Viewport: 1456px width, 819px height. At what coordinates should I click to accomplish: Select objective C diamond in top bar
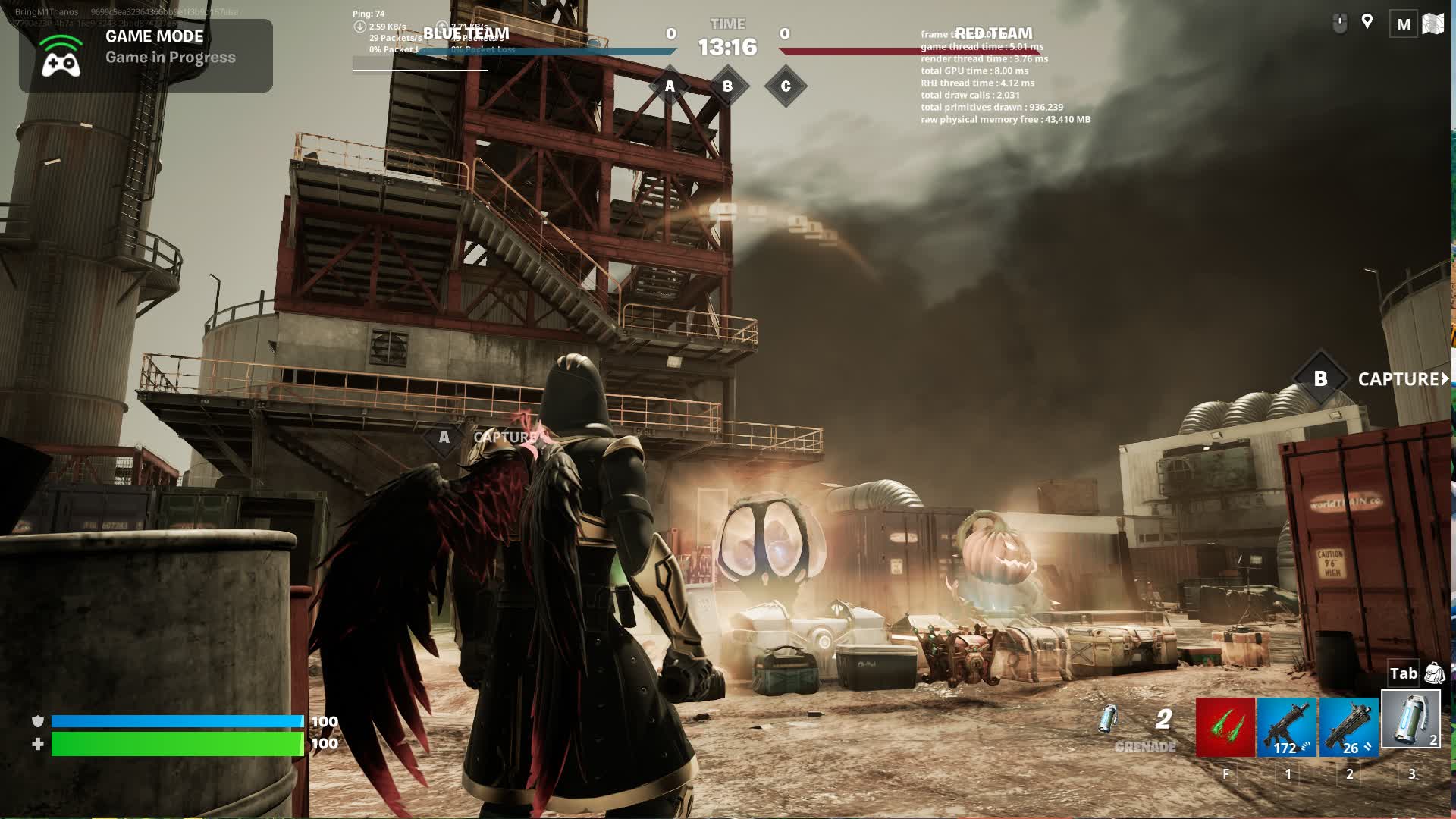pos(786,86)
